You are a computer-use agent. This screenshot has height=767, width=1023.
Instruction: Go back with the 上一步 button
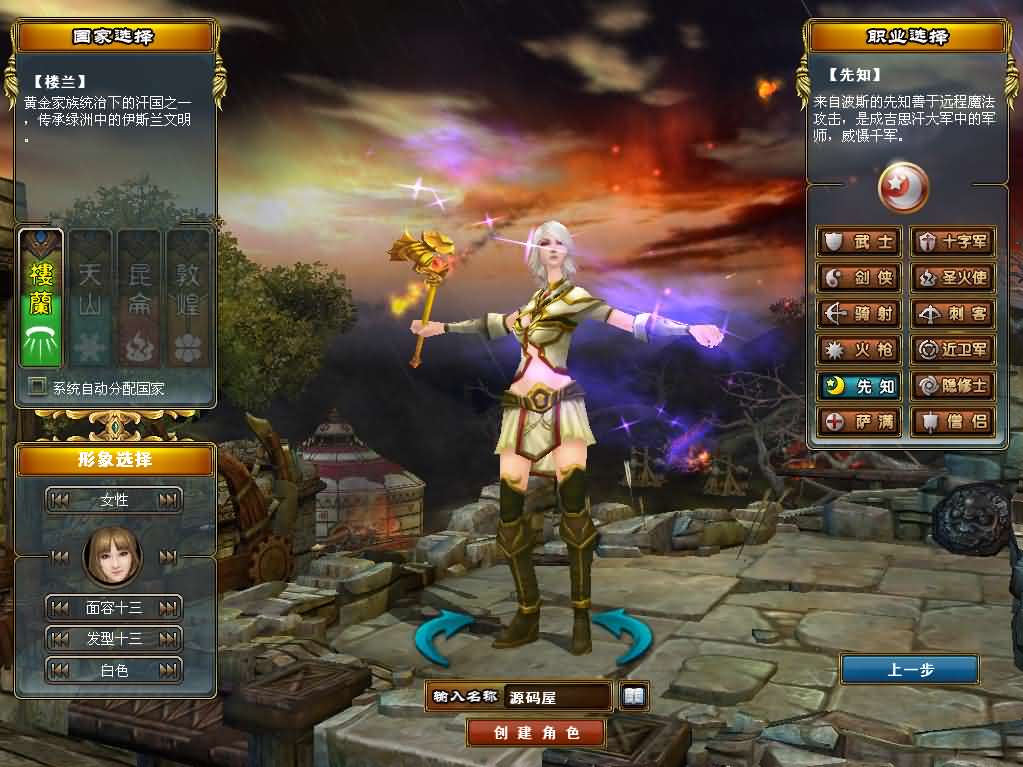click(909, 670)
